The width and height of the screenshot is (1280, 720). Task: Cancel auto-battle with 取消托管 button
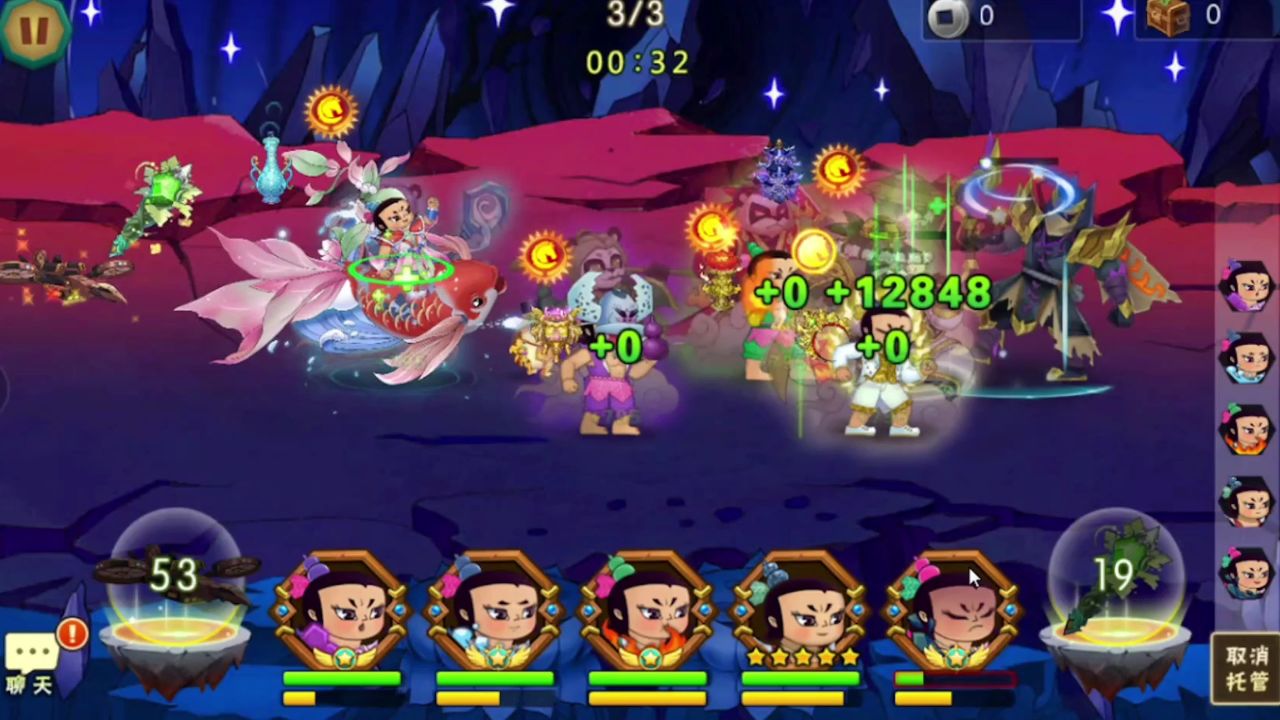pos(1247,668)
